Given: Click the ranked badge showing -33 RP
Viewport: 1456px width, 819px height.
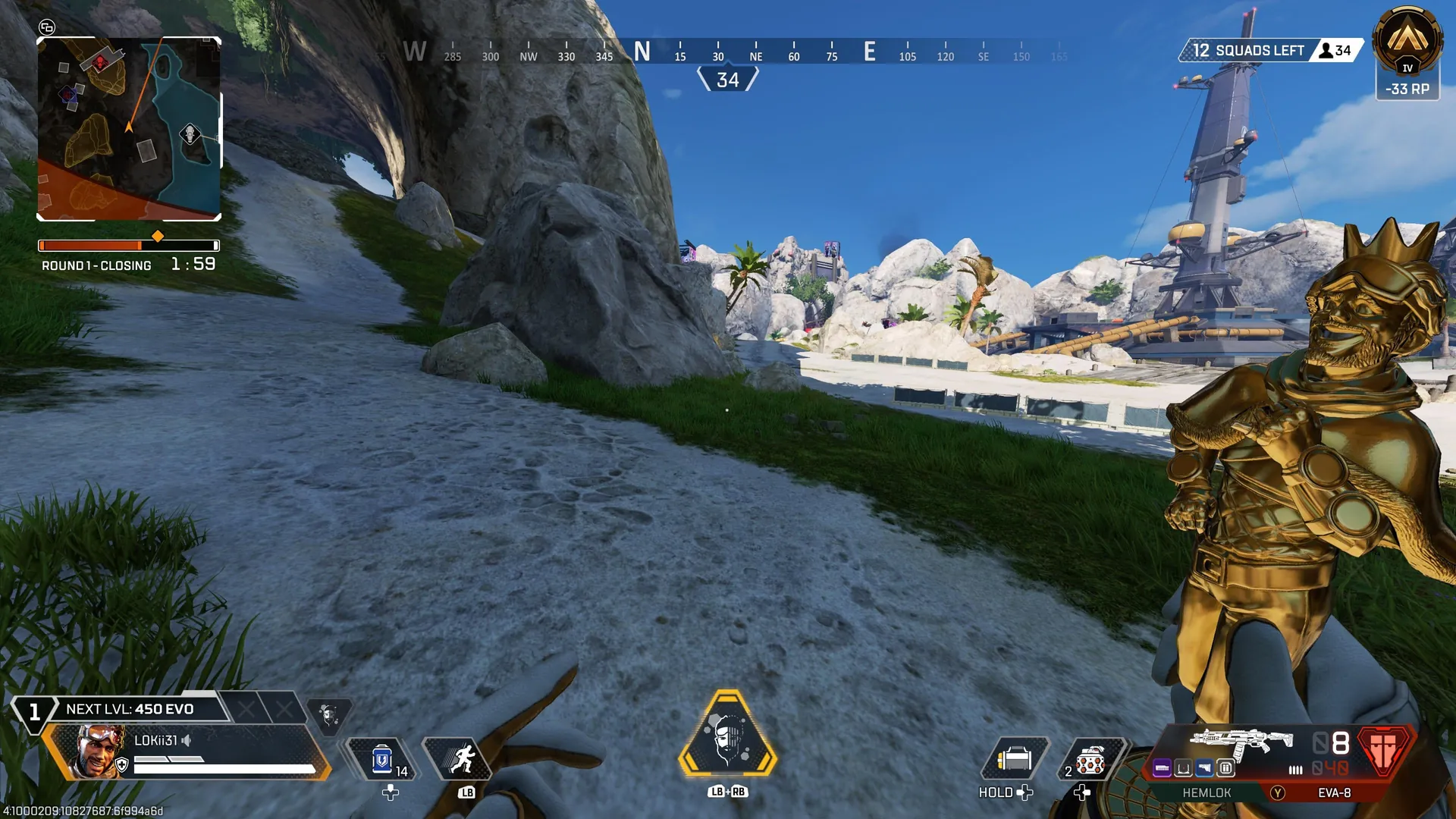Looking at the screenshot, I should click(1407, 53).
